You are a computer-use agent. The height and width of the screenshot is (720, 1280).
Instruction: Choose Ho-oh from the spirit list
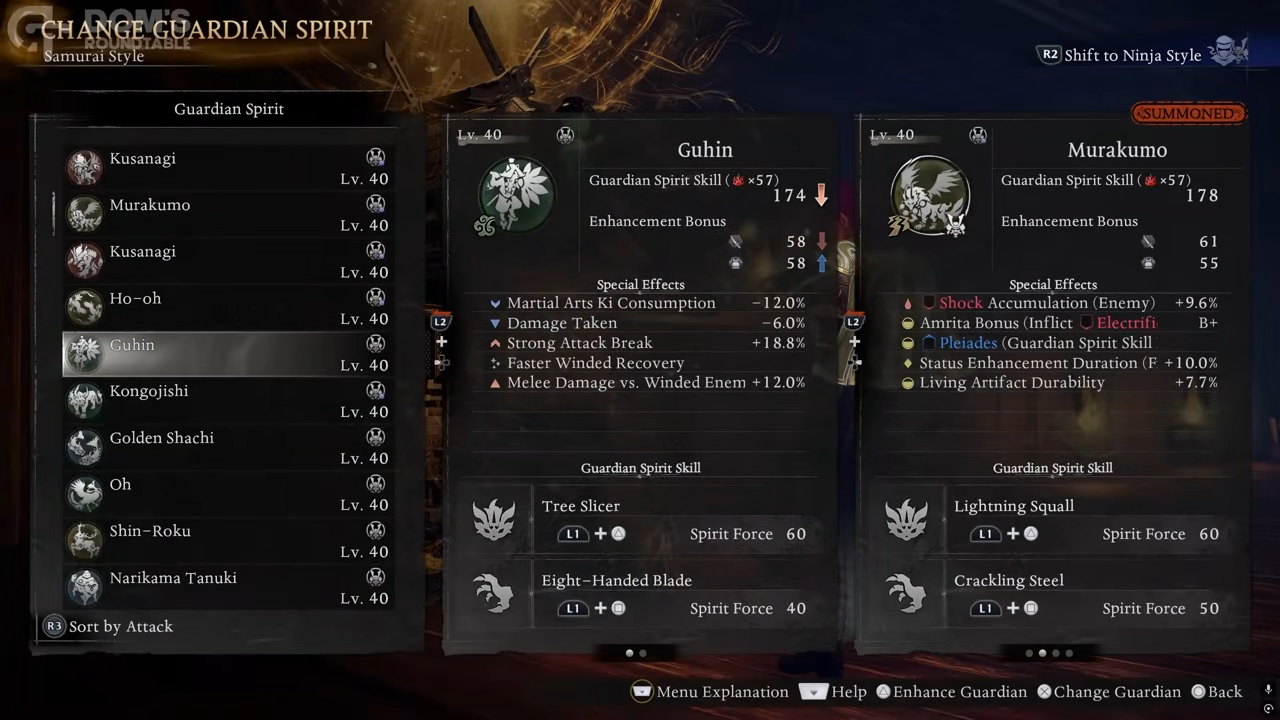[x=228, y=308]
